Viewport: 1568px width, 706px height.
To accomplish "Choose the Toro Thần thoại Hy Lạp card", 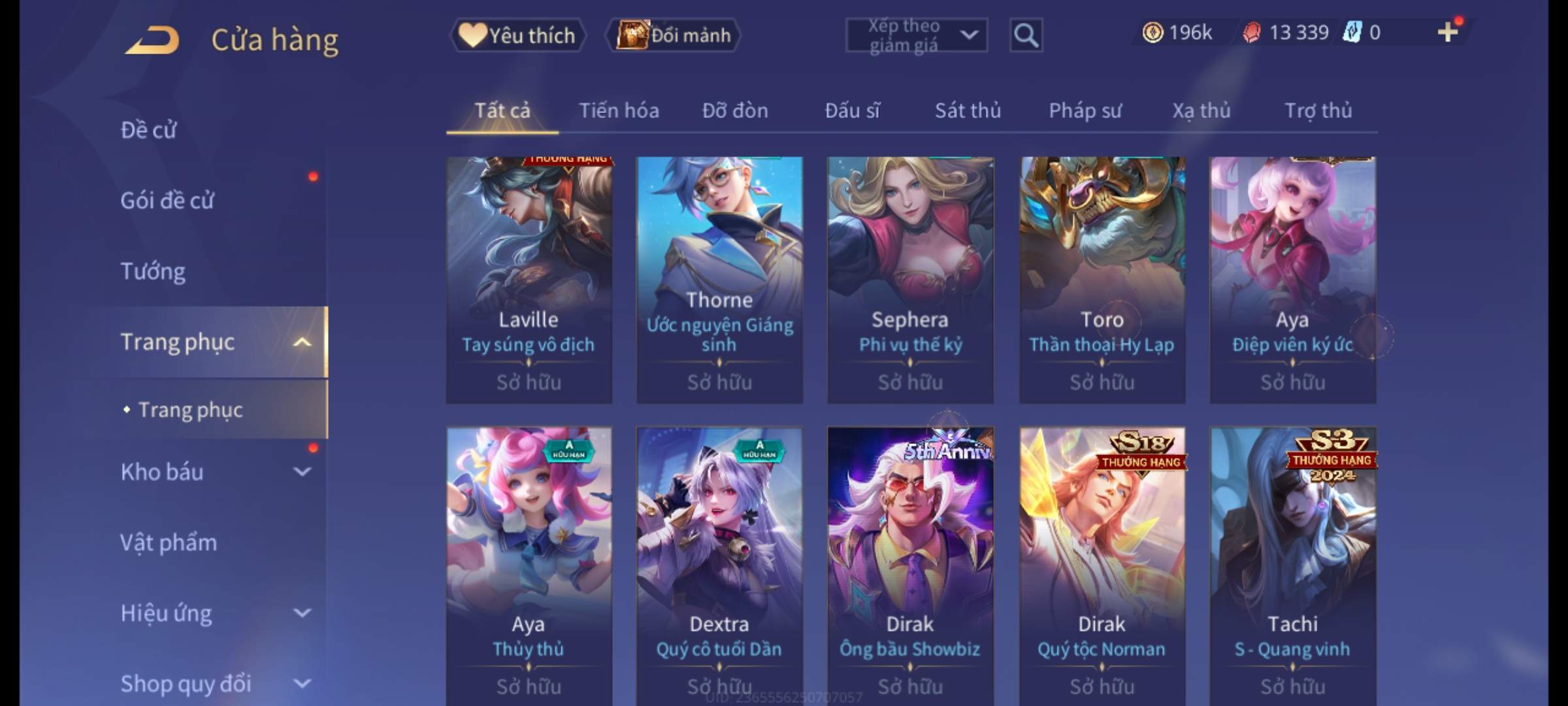I will coord(1102,279).
